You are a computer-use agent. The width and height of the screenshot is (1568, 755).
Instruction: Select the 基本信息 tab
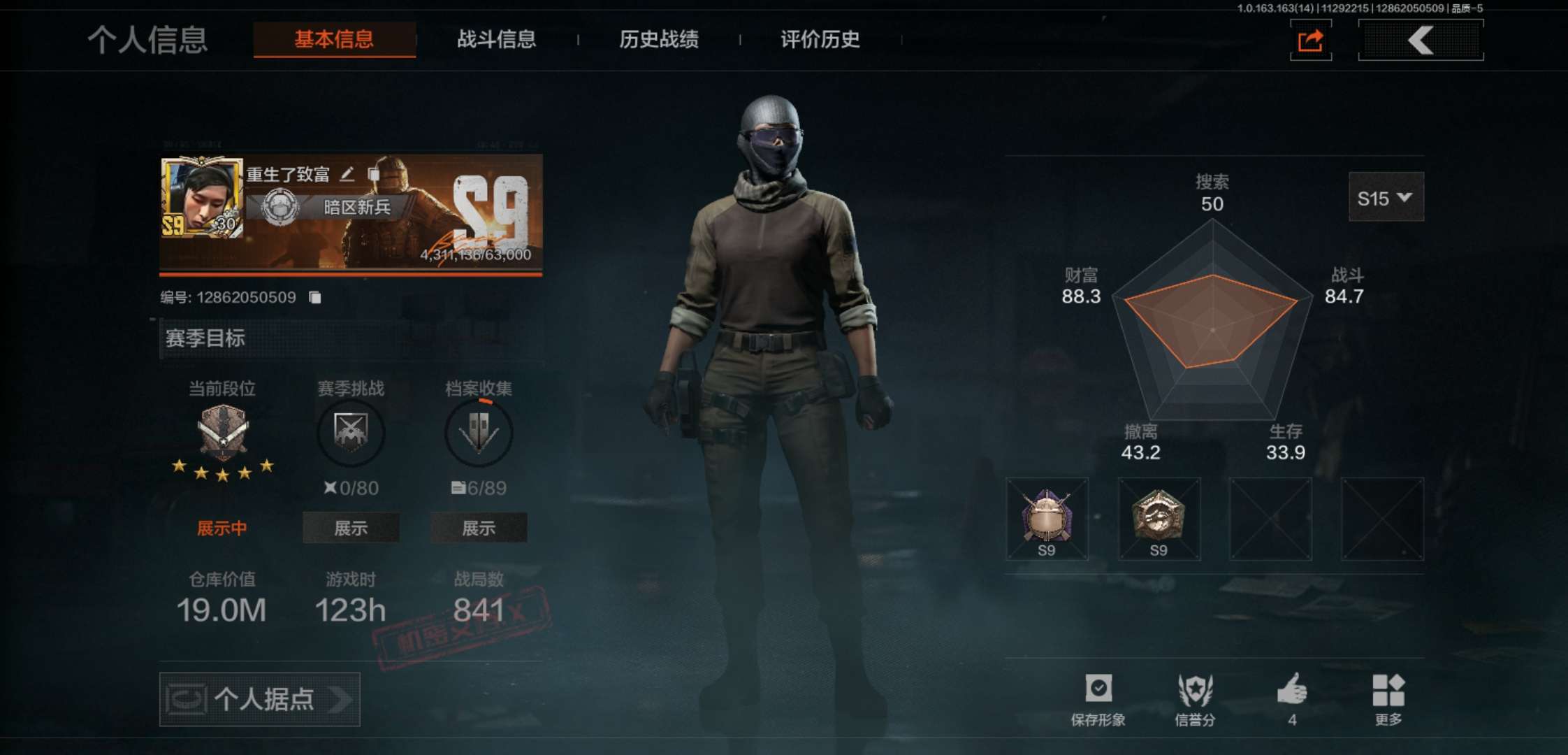[x=334, y=39]
